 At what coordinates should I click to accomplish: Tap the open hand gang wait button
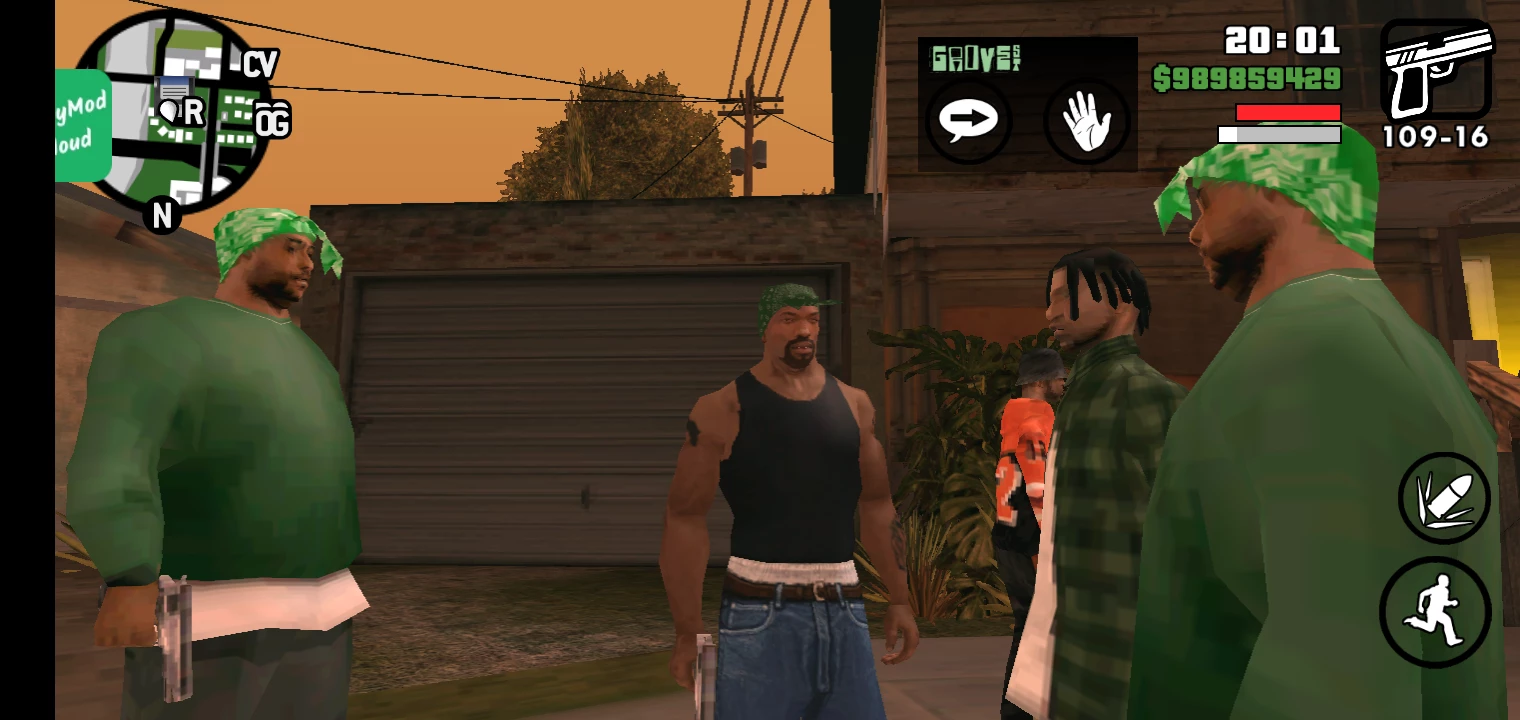click(x=1086, y=122)
